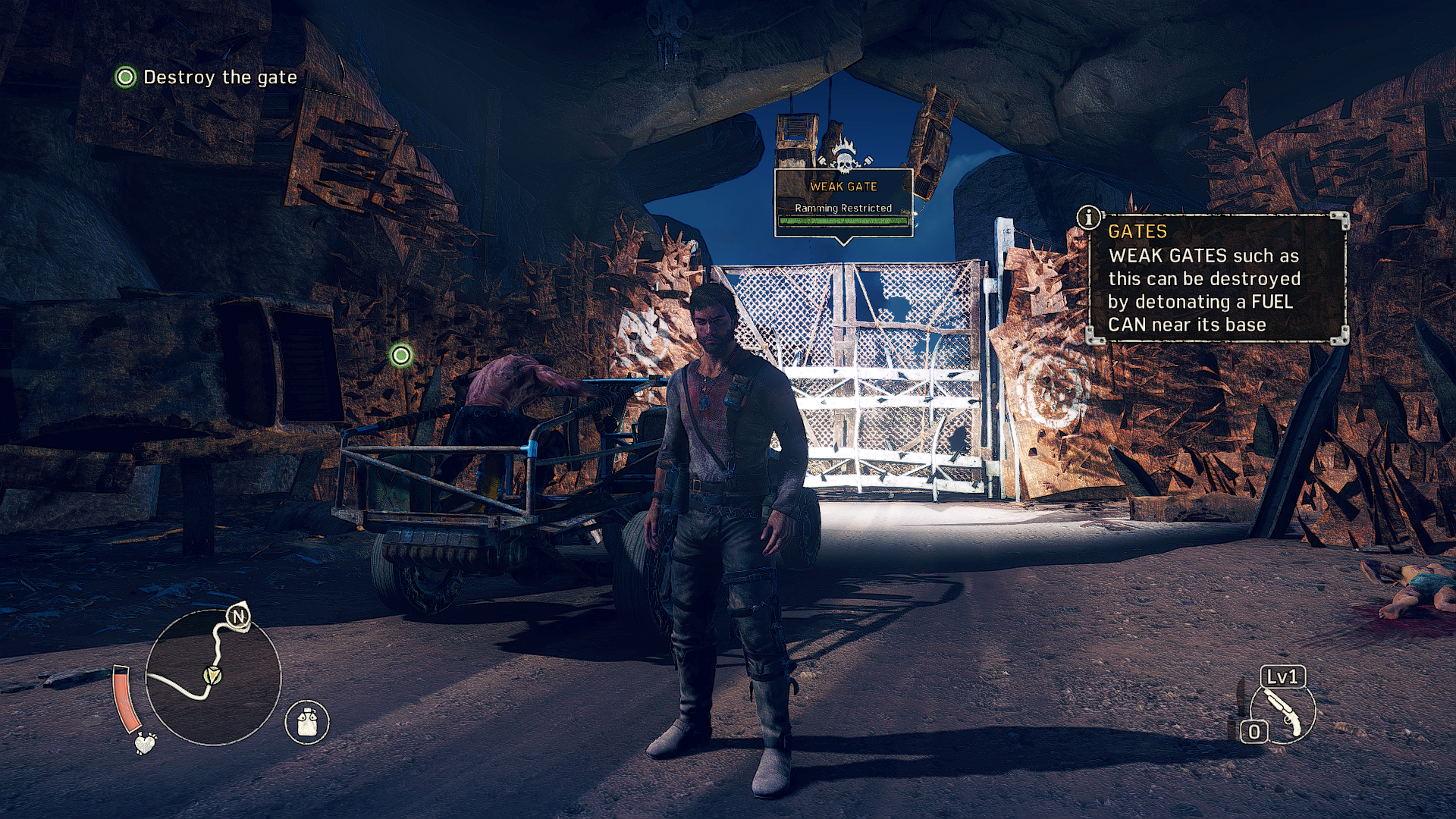Open the circular minimap
Viewport: 1456px width, 819px height.
pos(213,677)
